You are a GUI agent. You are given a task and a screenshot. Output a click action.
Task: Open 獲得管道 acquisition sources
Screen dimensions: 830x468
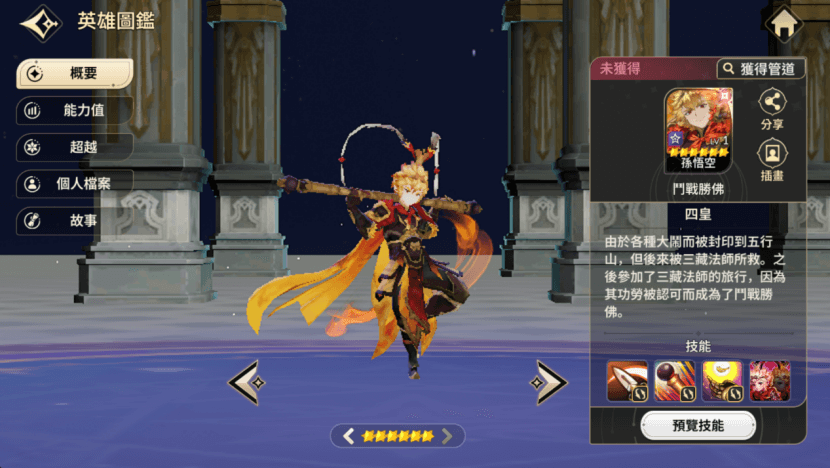tap(761, 69)
